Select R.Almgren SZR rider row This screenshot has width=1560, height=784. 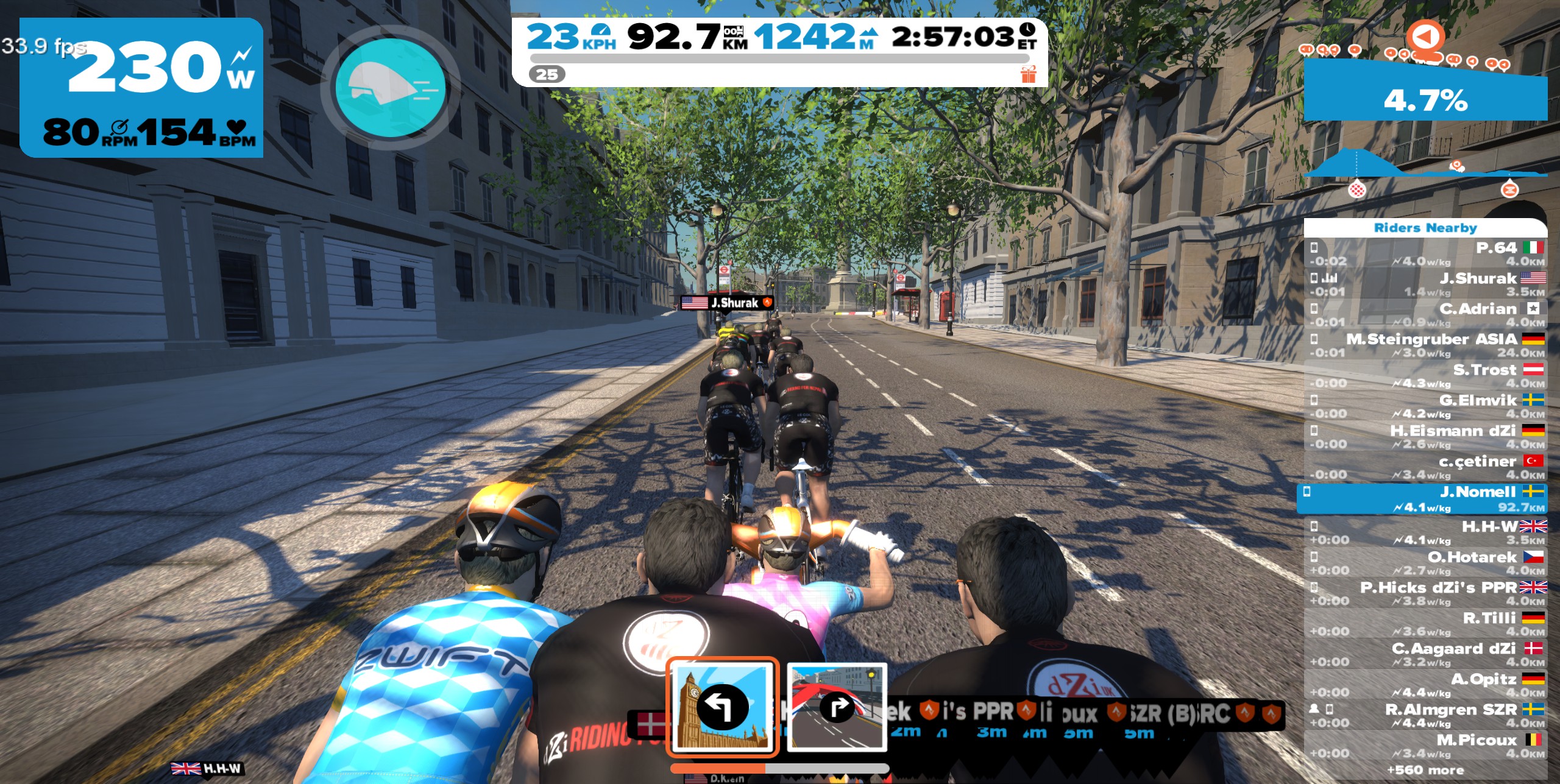[x=1426, y=715]
